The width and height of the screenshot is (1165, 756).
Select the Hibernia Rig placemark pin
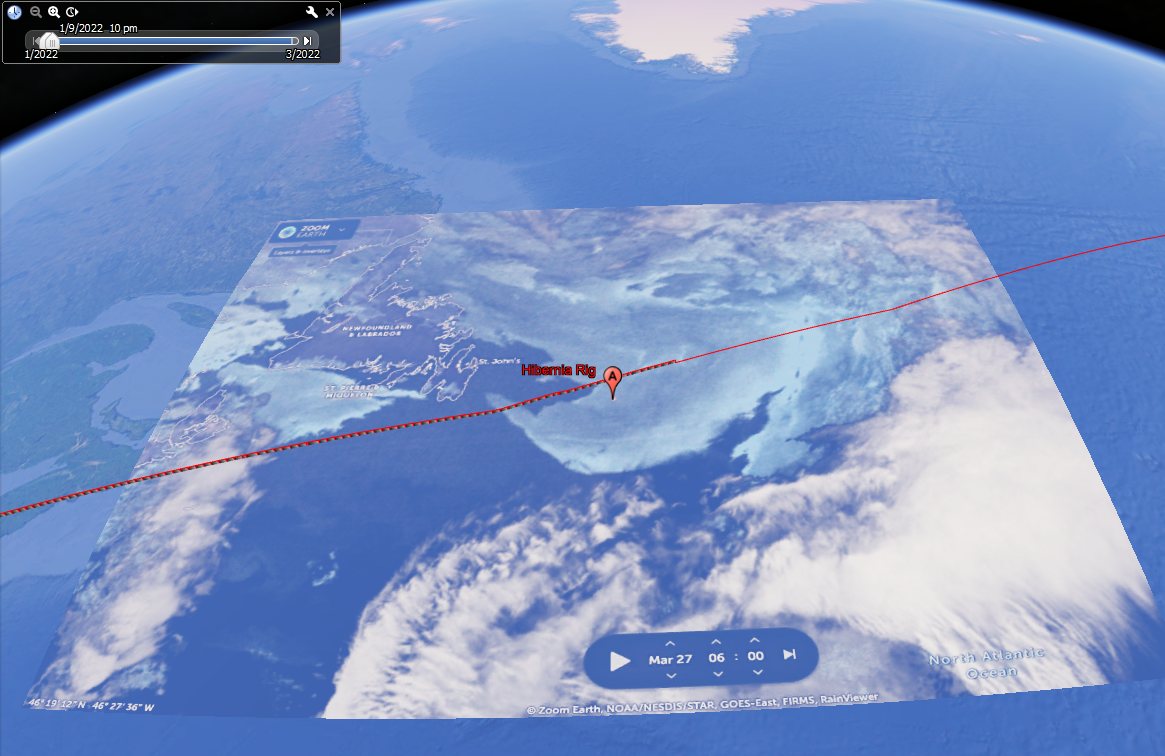pos(613,379)
